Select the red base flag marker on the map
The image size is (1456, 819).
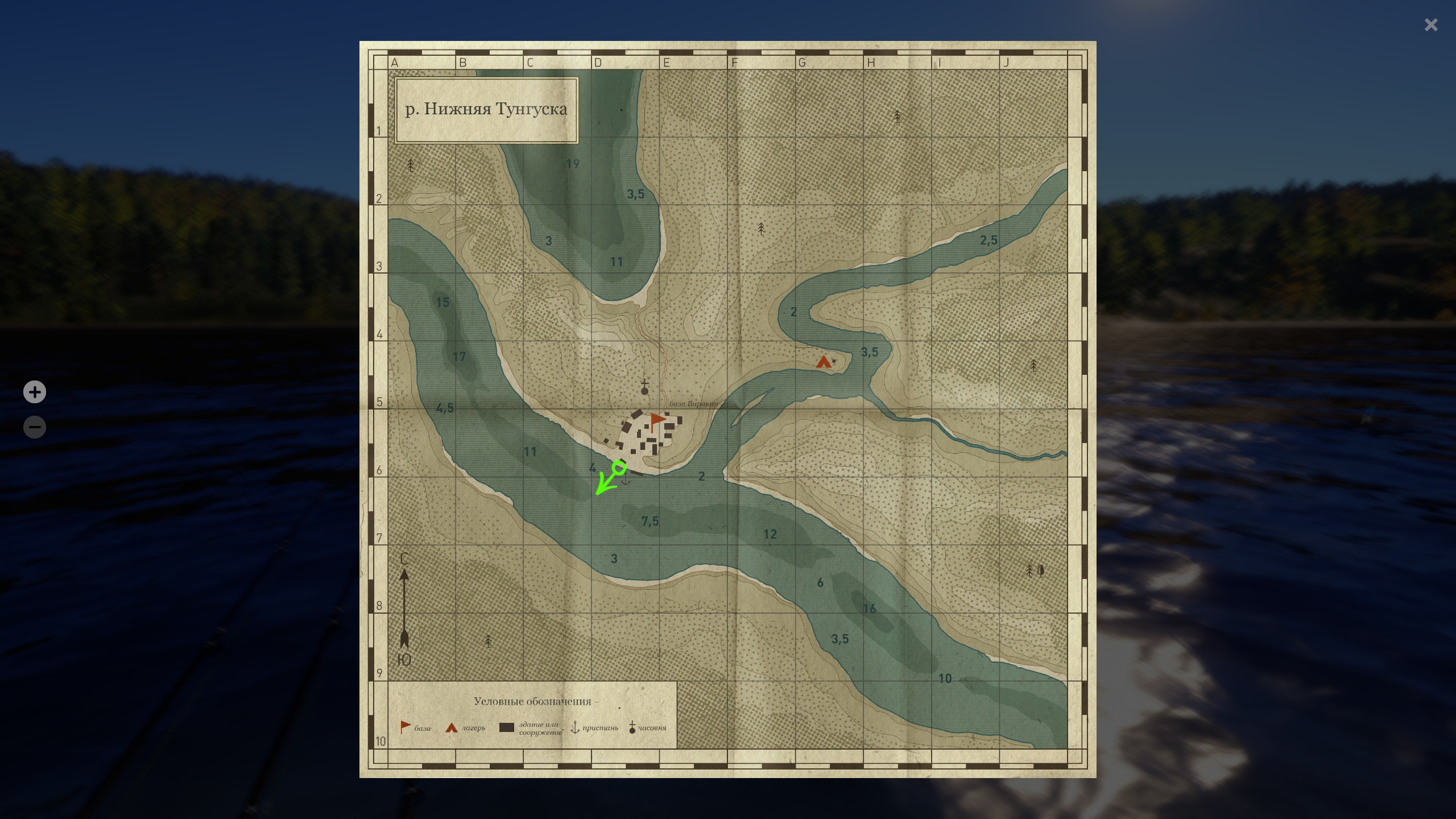657,421
